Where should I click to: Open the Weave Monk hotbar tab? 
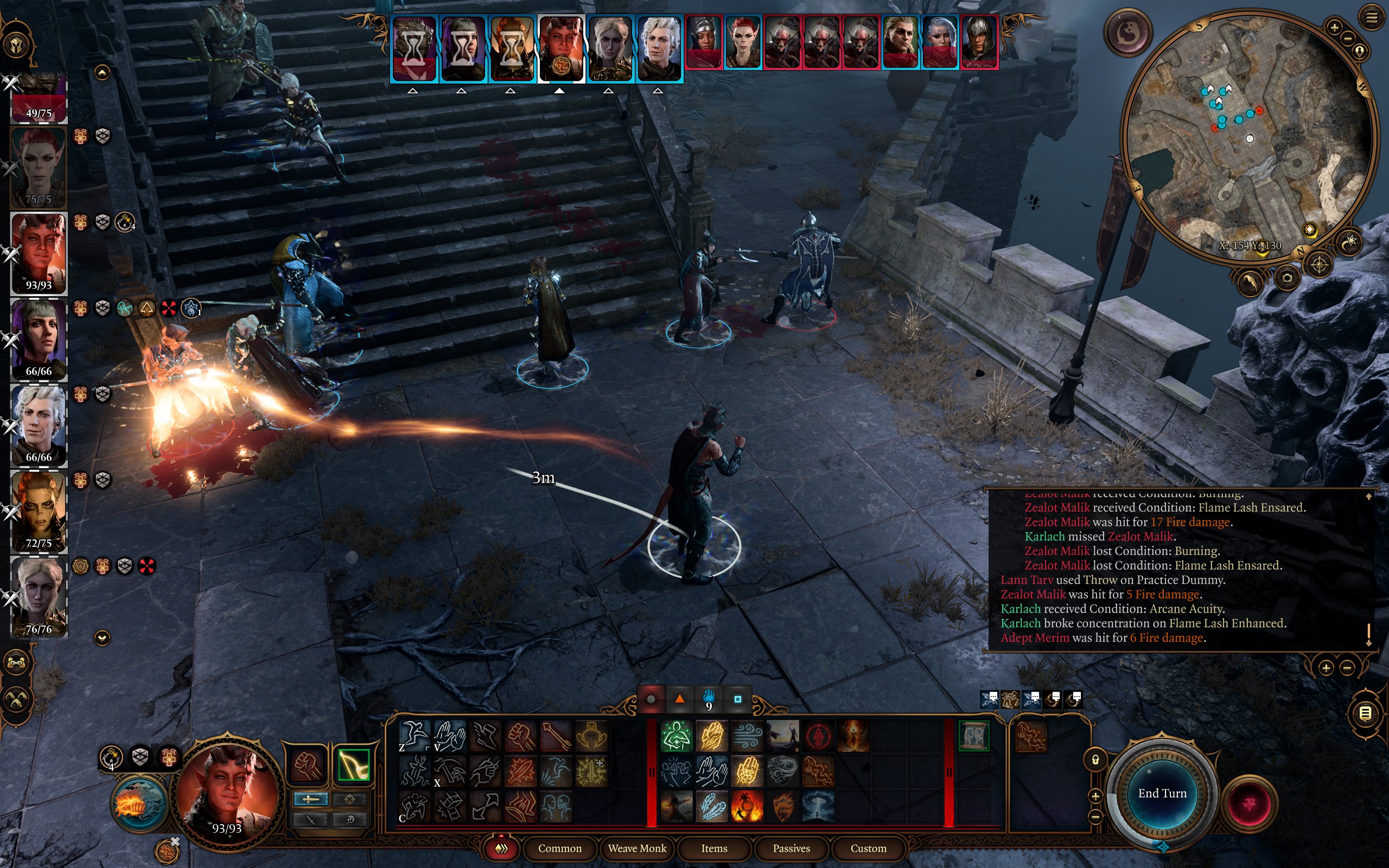coord(637,848)
